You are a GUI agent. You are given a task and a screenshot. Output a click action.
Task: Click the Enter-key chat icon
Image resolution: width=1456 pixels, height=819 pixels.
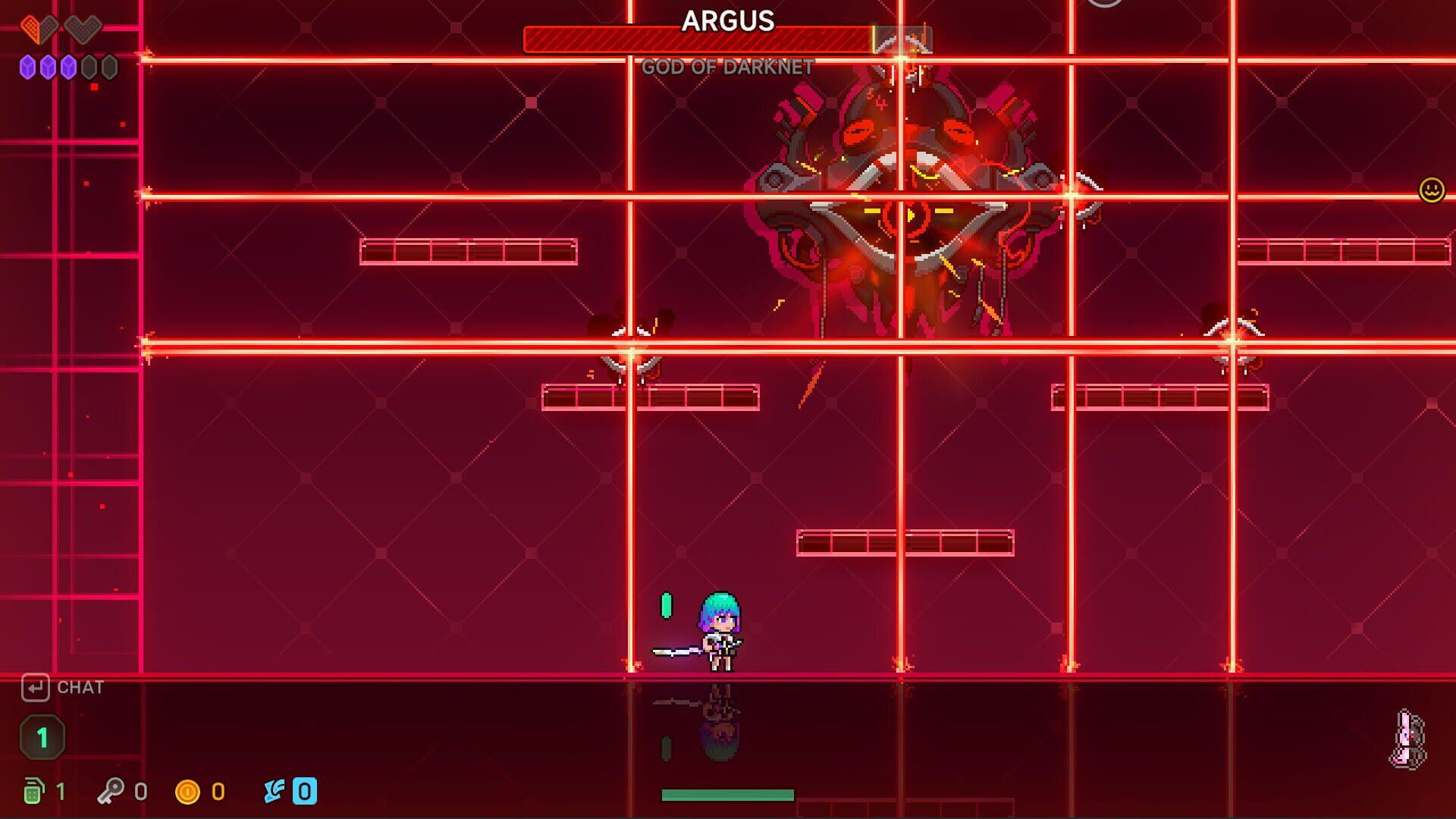36,688
